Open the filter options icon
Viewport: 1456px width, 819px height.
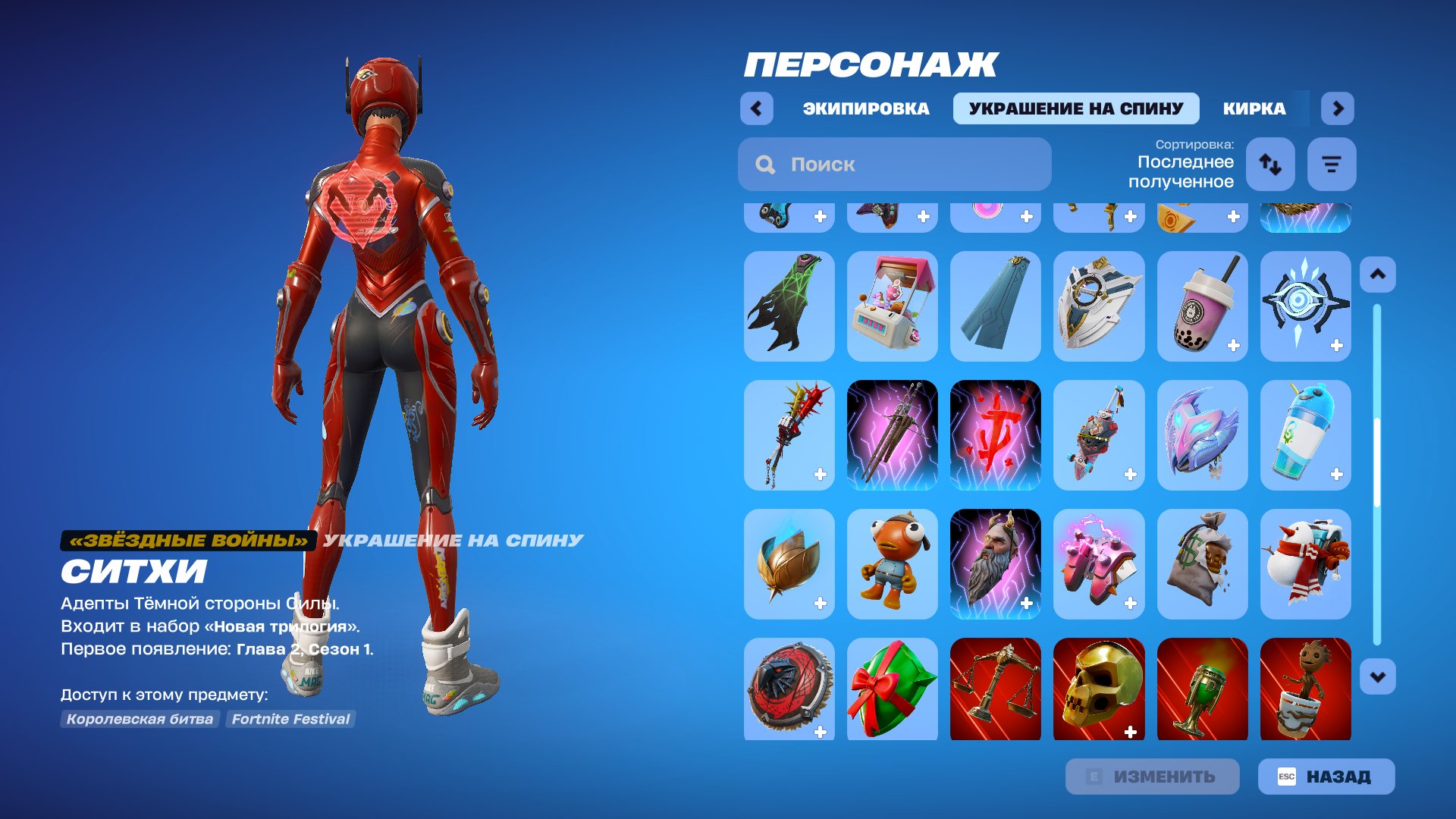(1331, 164)
